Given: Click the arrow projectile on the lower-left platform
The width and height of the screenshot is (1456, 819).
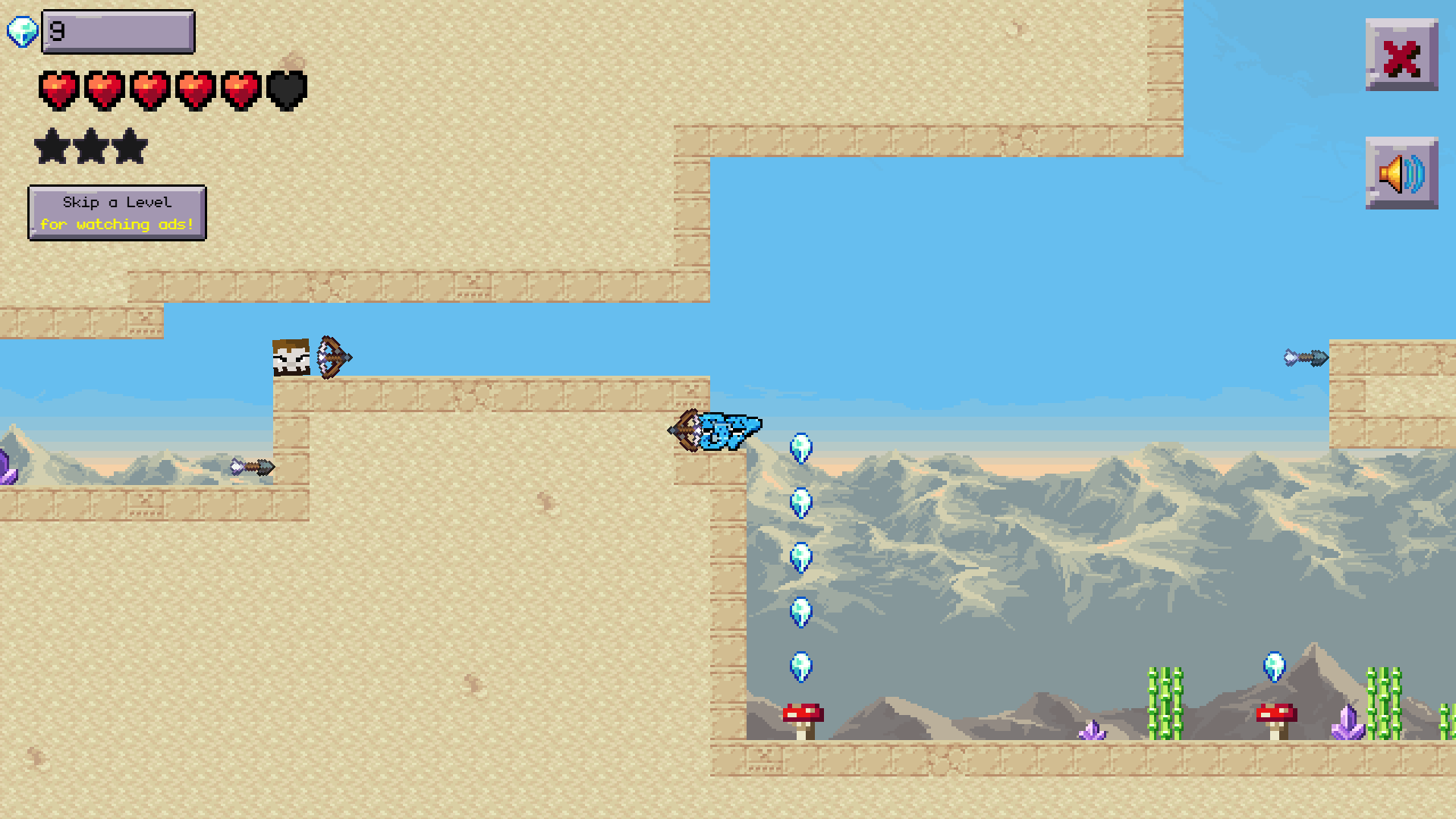Looking at the screenshot, I should (250, 467).
